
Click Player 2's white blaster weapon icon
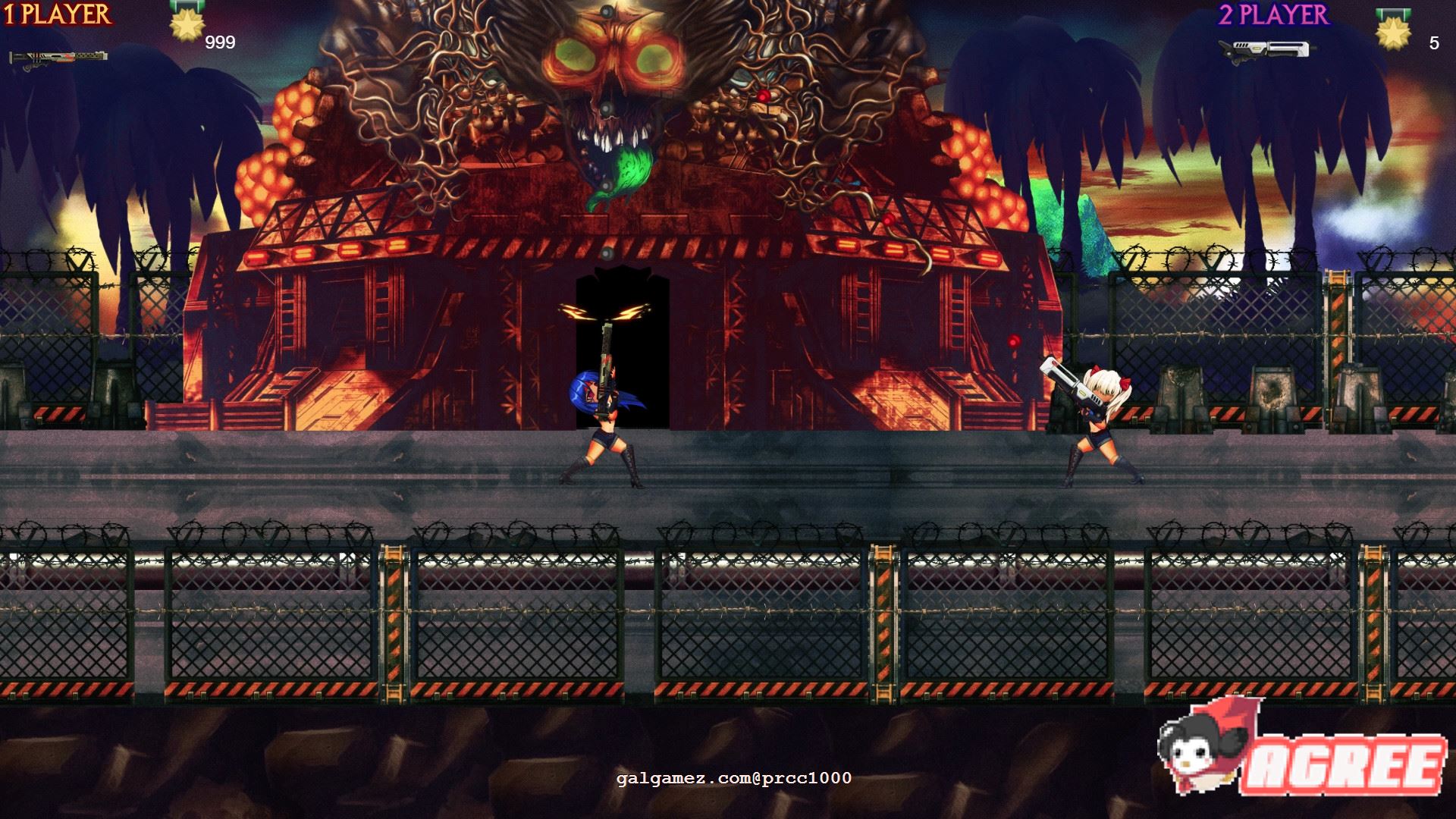click(1264, 49)
